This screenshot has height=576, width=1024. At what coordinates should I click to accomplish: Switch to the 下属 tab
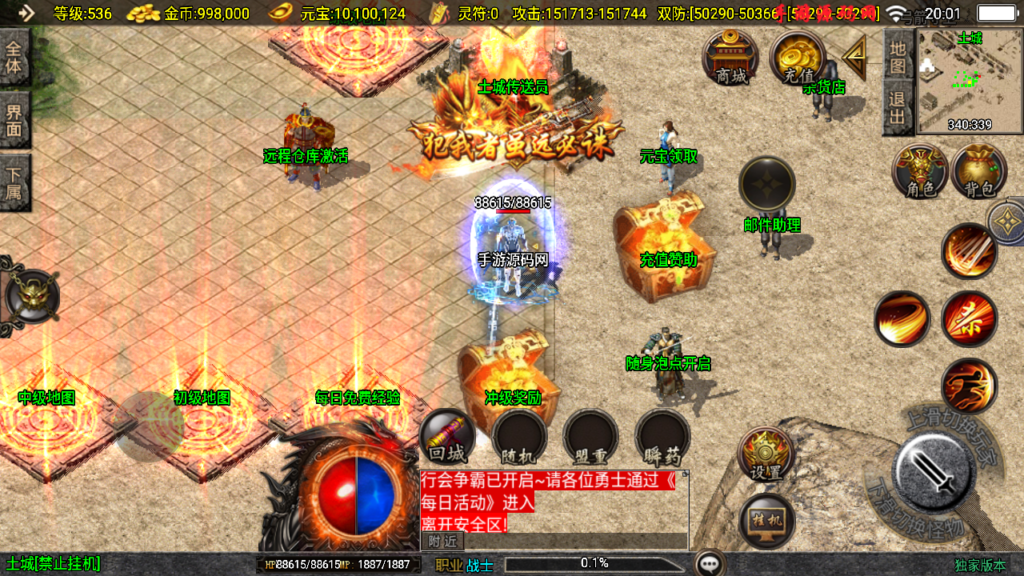click(15, 183)
